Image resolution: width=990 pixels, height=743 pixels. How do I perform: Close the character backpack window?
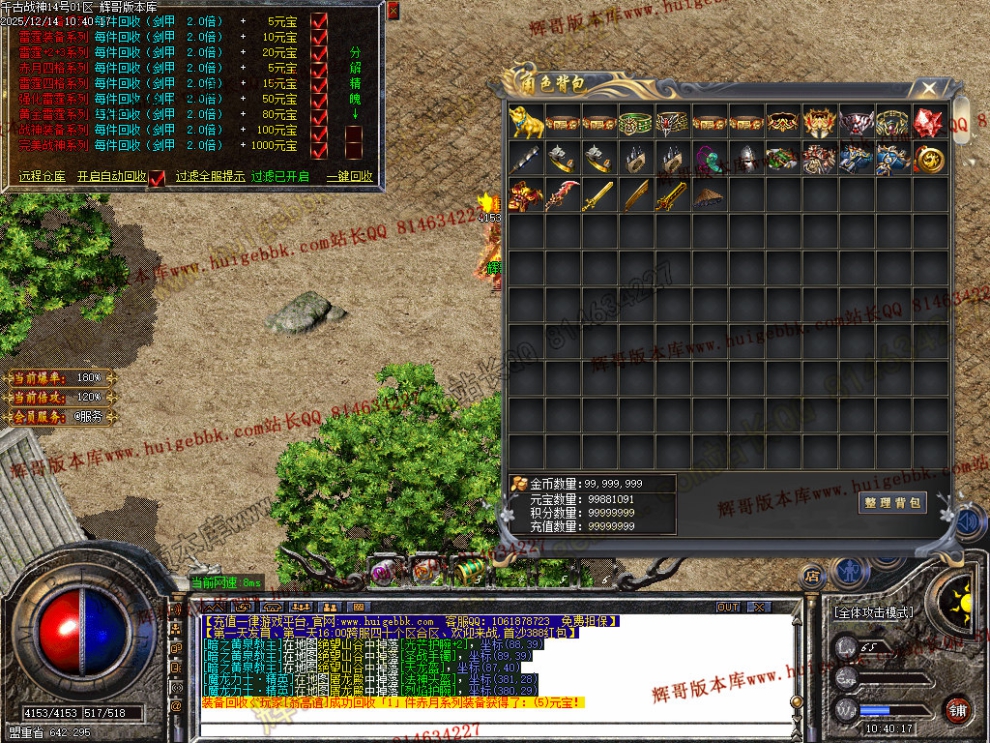click(930, 88)
